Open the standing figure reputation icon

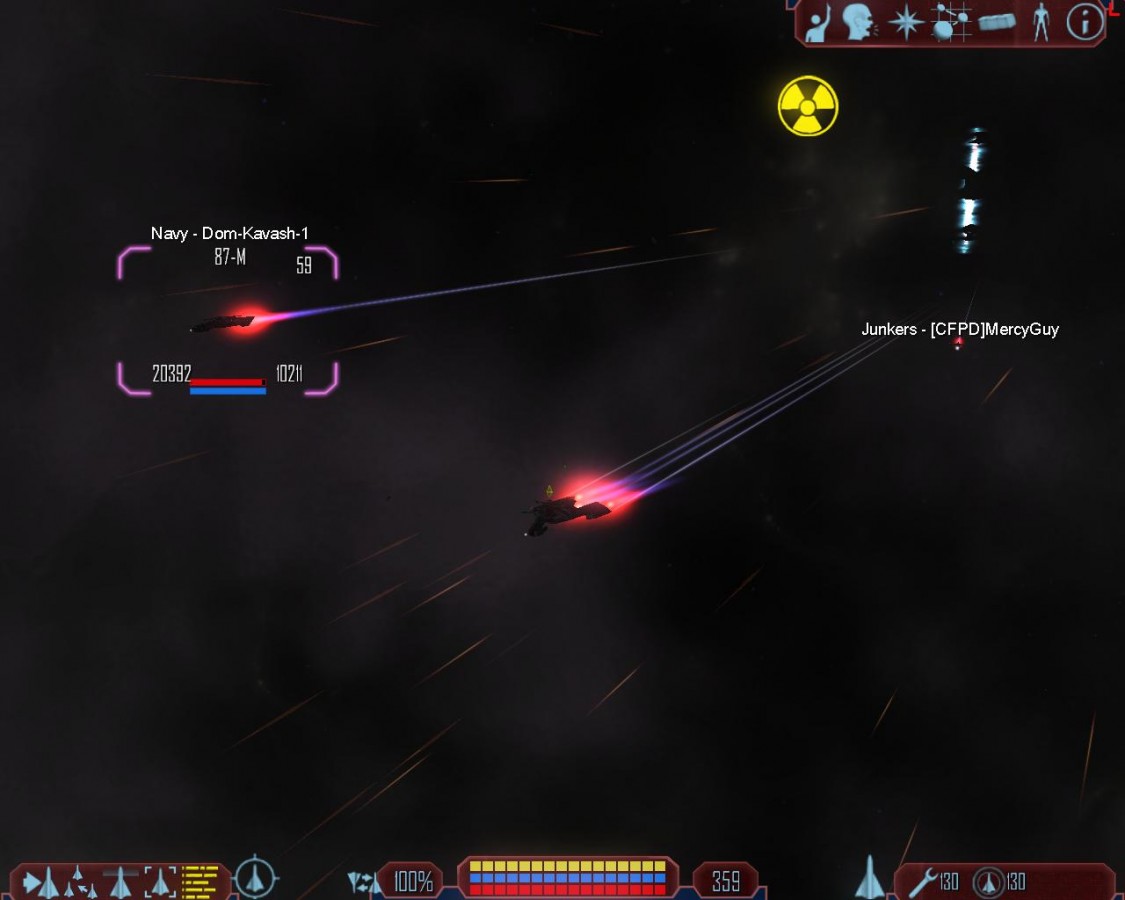[1041, 23]
